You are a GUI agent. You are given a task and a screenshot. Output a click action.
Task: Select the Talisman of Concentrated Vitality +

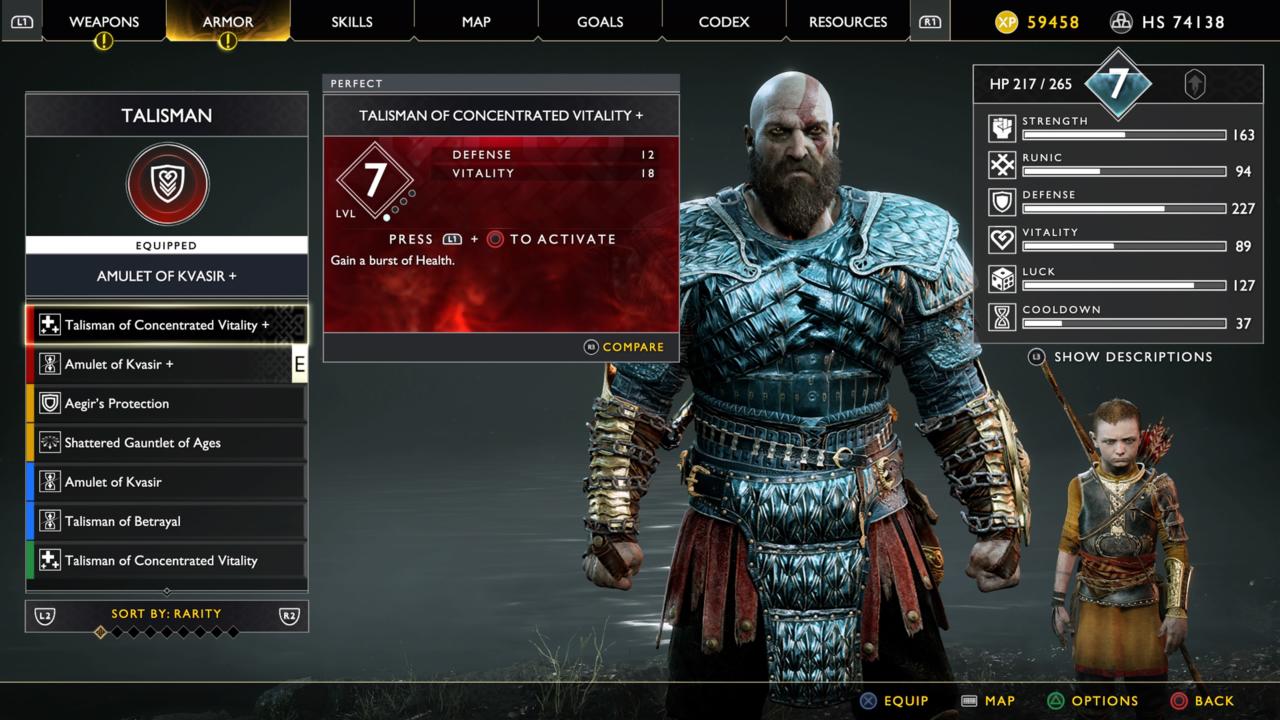(166, 323)
